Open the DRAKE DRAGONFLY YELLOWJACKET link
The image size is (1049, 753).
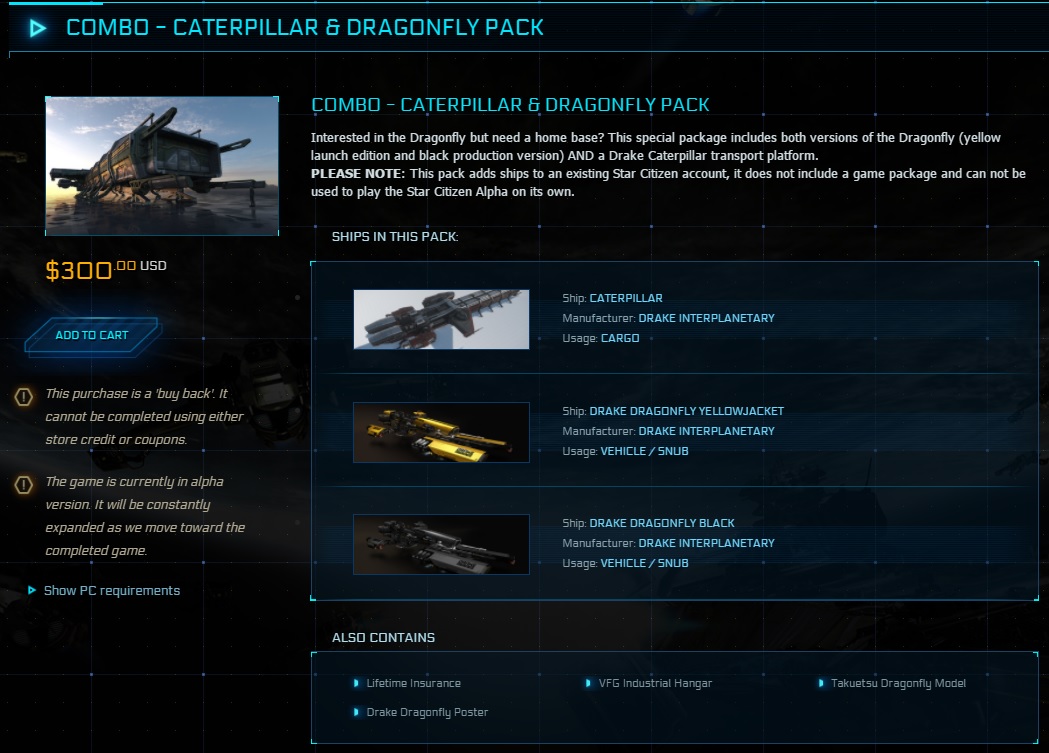pos(686,411)
